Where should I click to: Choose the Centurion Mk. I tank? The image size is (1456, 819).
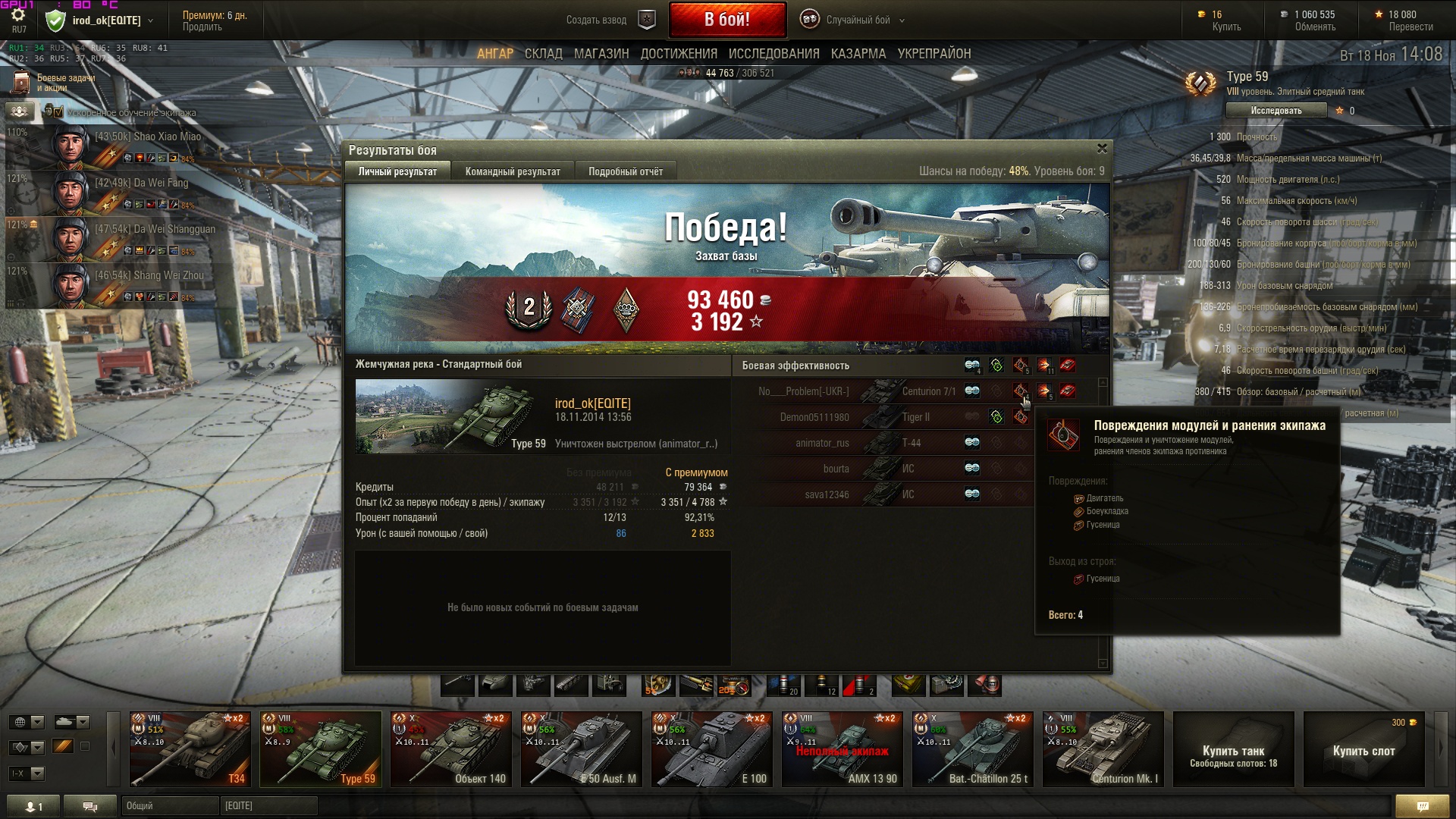[x=1103, y=748]
